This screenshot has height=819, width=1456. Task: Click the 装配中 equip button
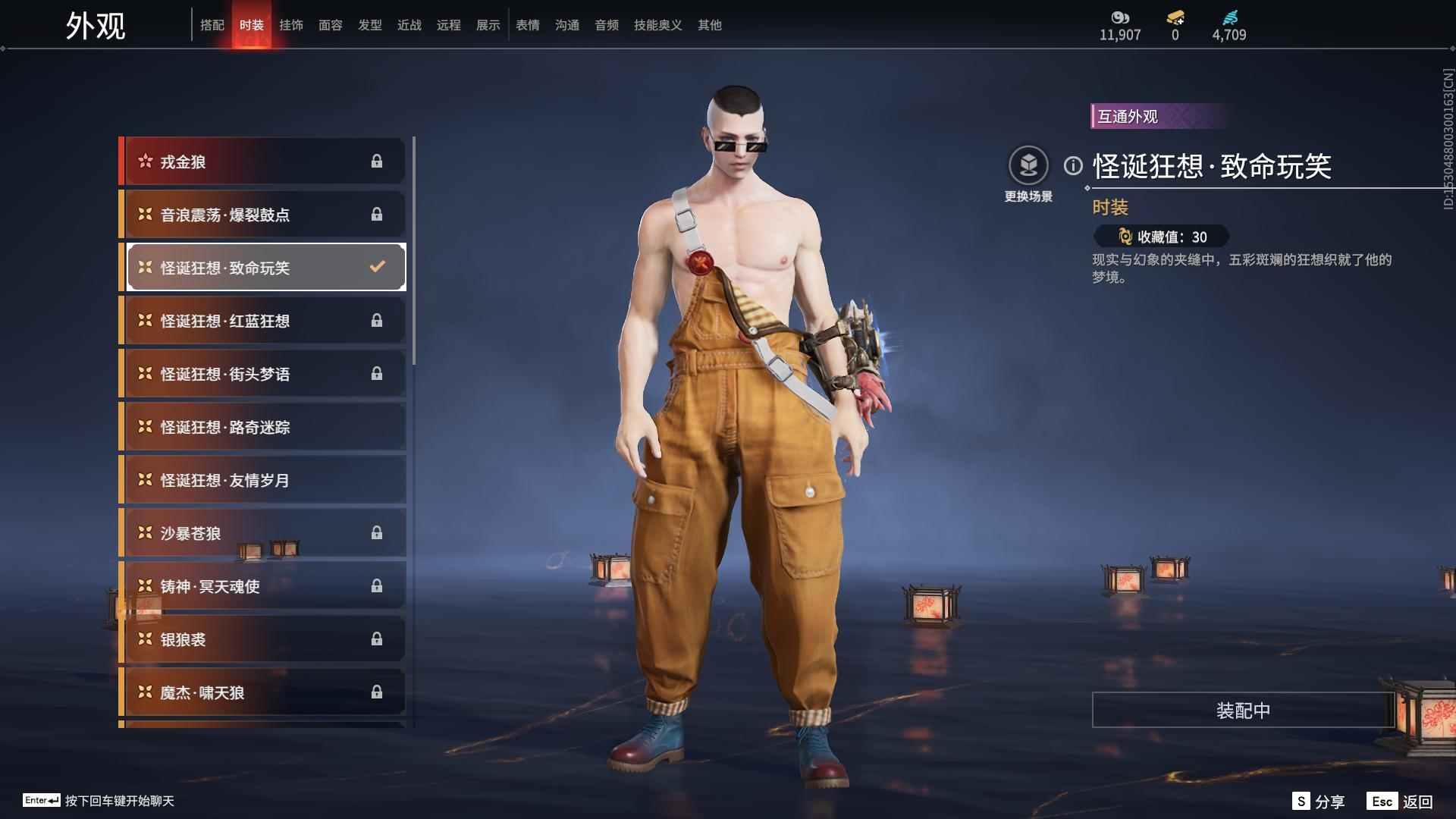tap(1243, 710)
